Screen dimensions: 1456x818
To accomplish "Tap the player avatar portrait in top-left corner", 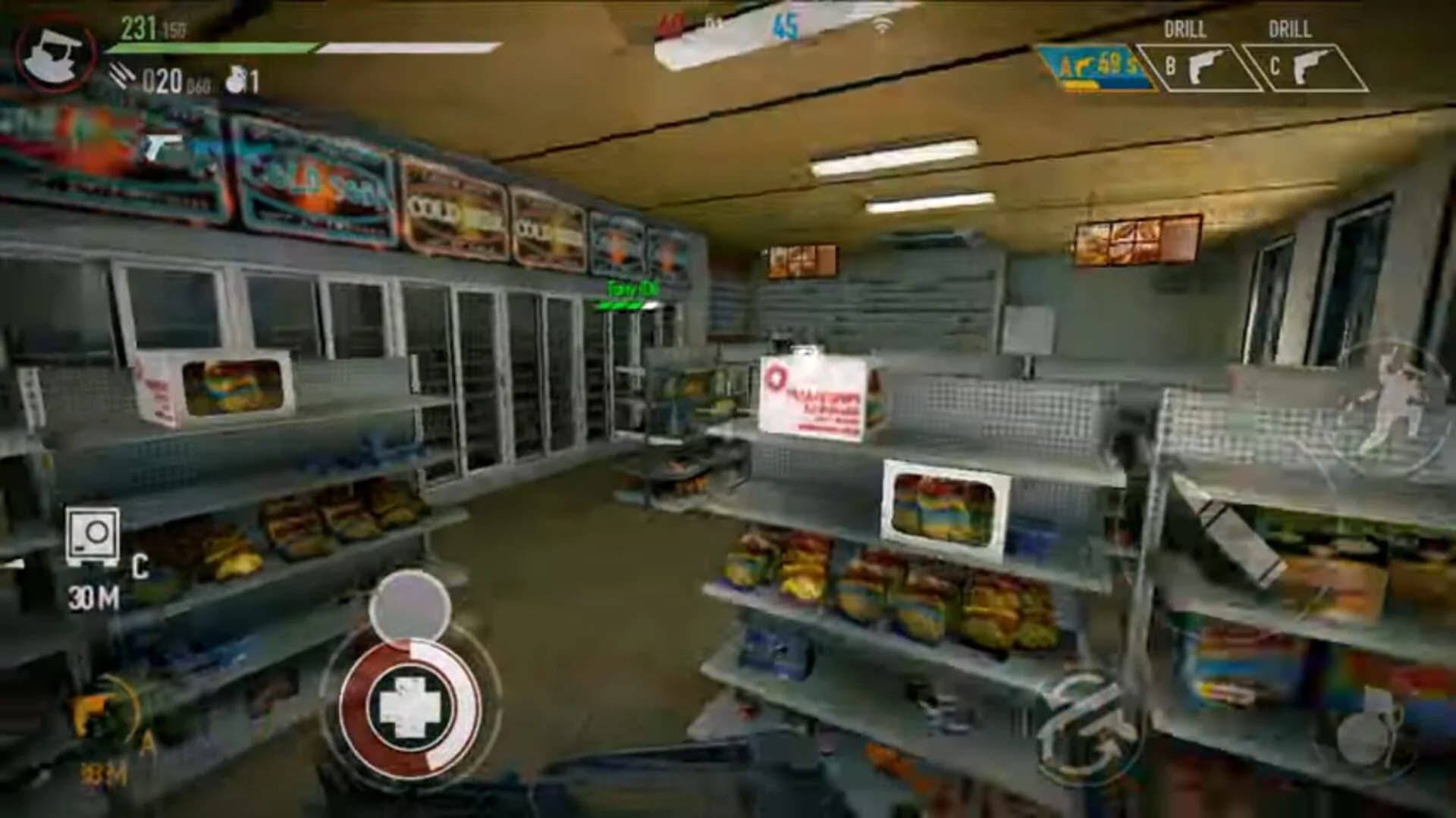I will (57, 53).
